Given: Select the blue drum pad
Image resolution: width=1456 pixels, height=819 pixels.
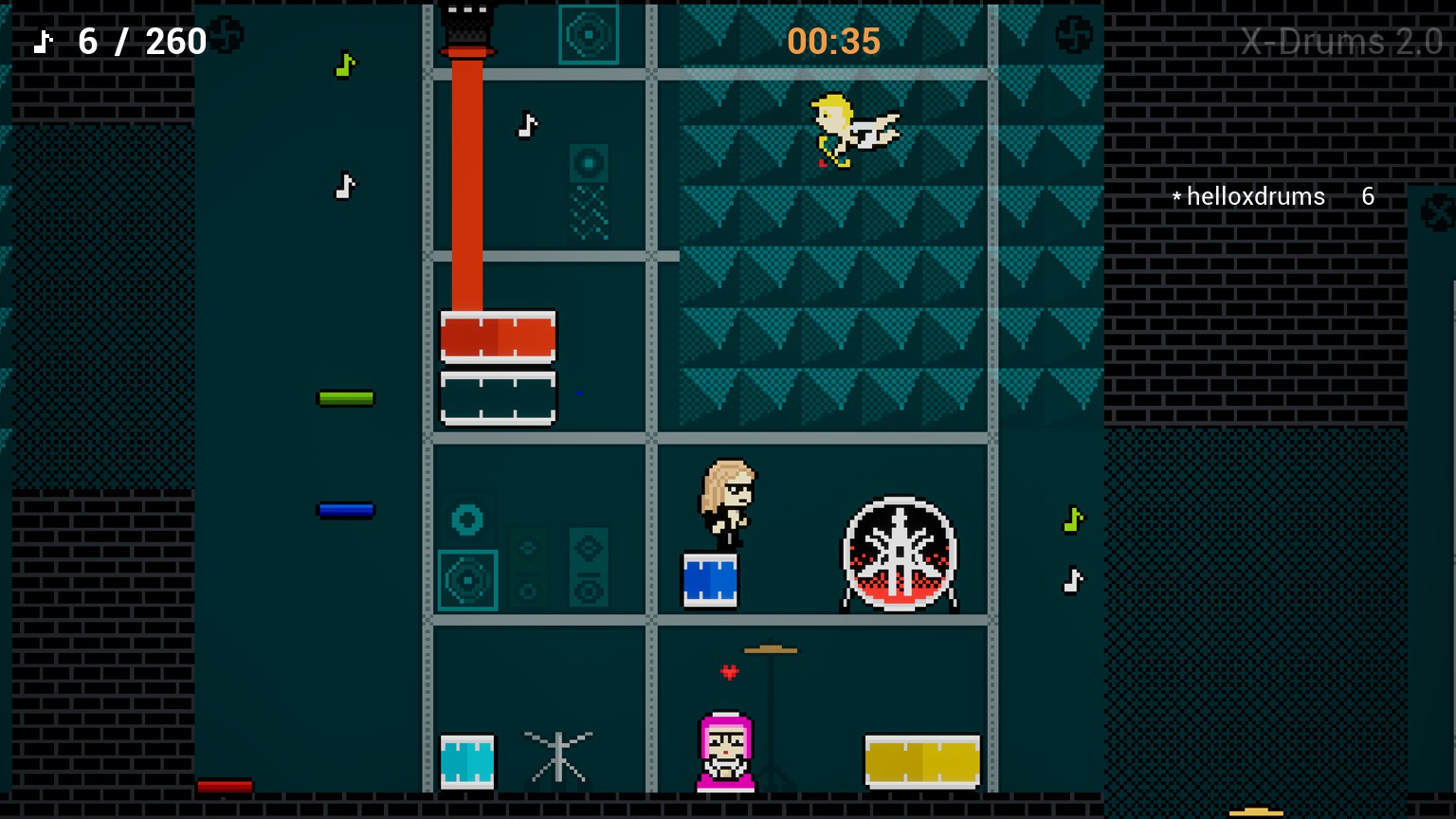Looking at the screenshot, I should [x=709, y=578].
